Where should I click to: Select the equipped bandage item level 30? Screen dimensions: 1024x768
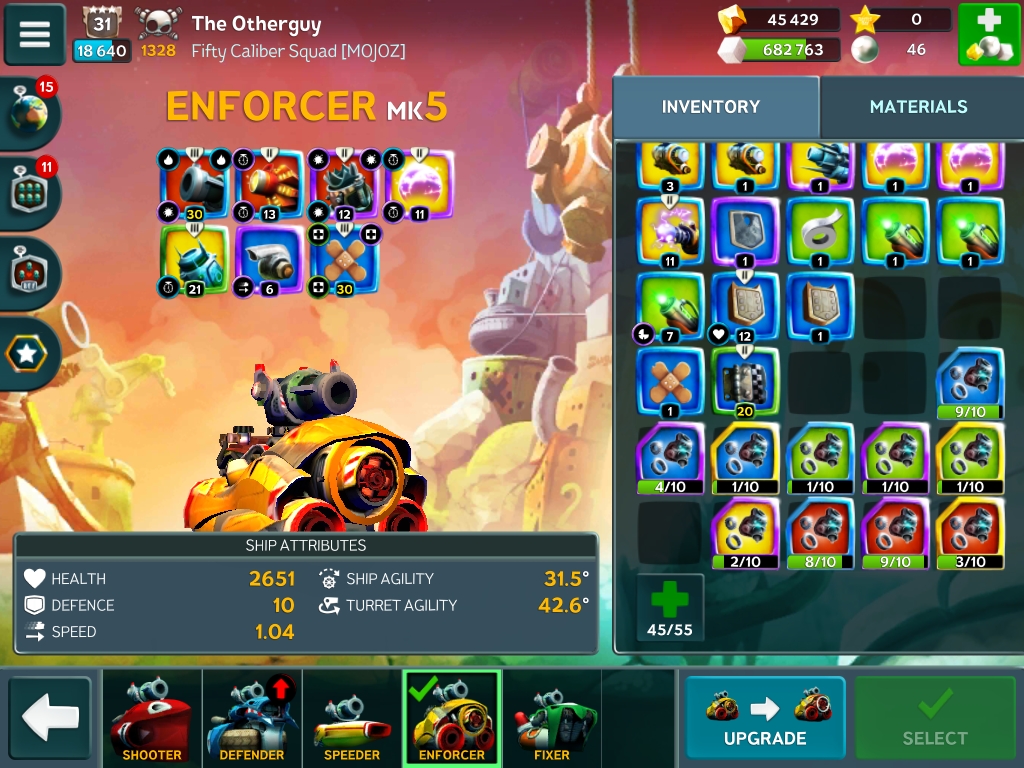(345, 260)
